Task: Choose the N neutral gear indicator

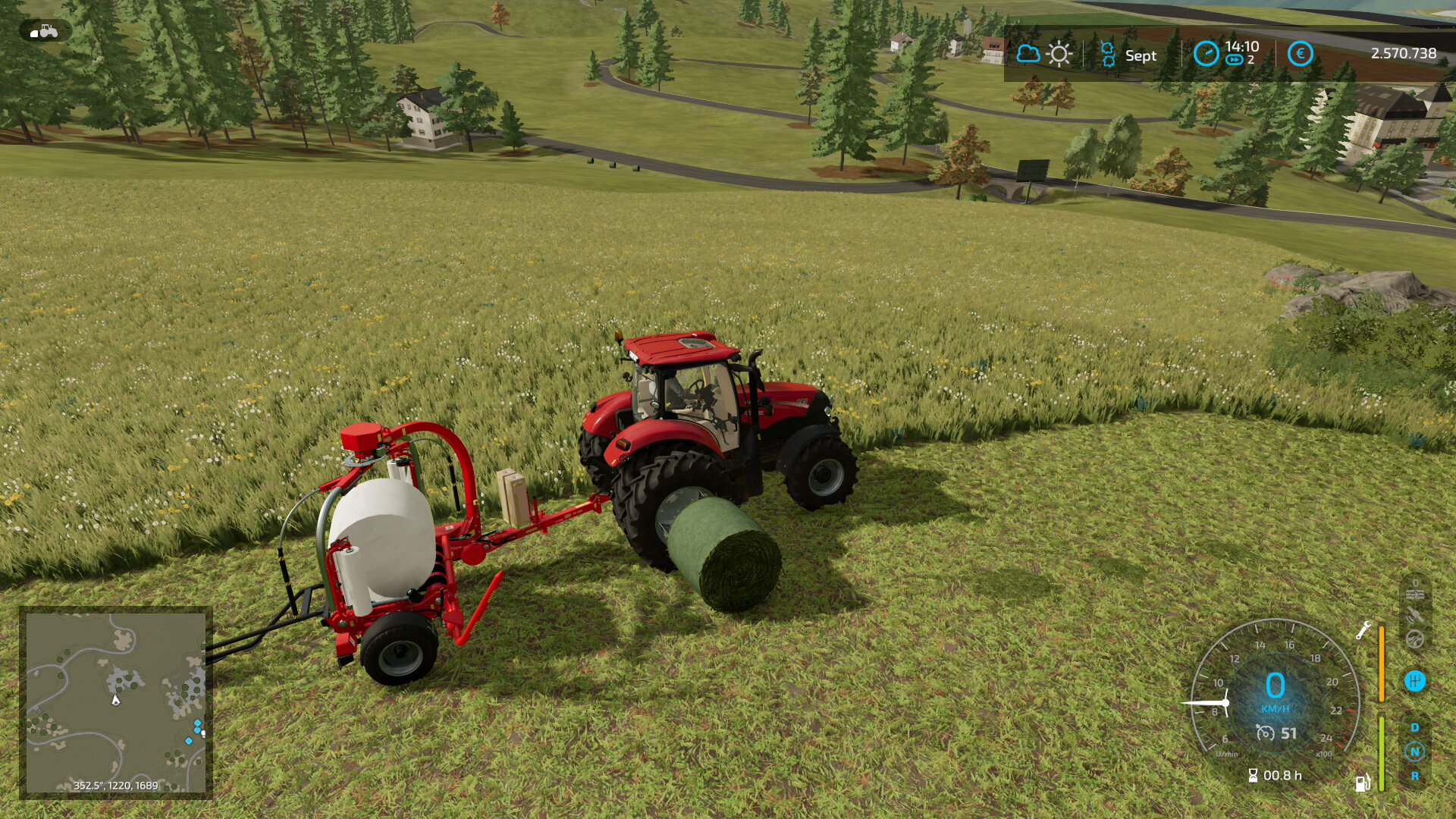Action: (x=1414, y=752)
